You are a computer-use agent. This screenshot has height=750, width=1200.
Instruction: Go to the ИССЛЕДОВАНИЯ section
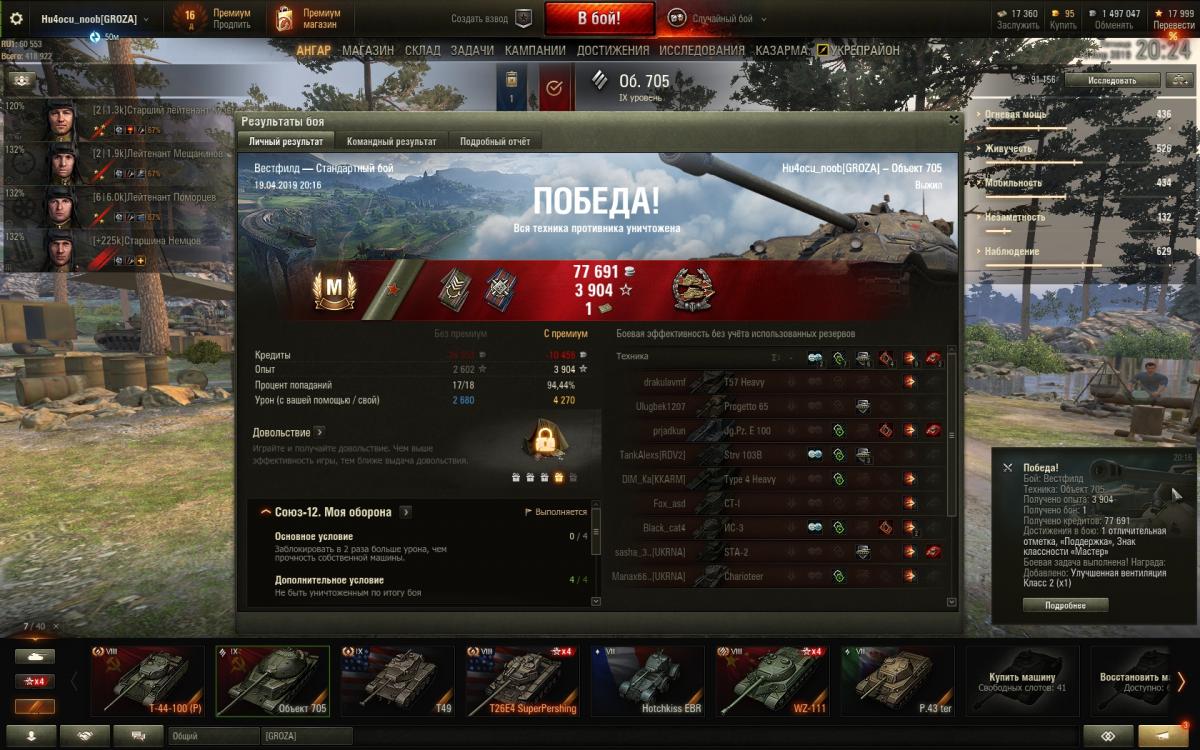pyautogui.click(x=701, y=50)
